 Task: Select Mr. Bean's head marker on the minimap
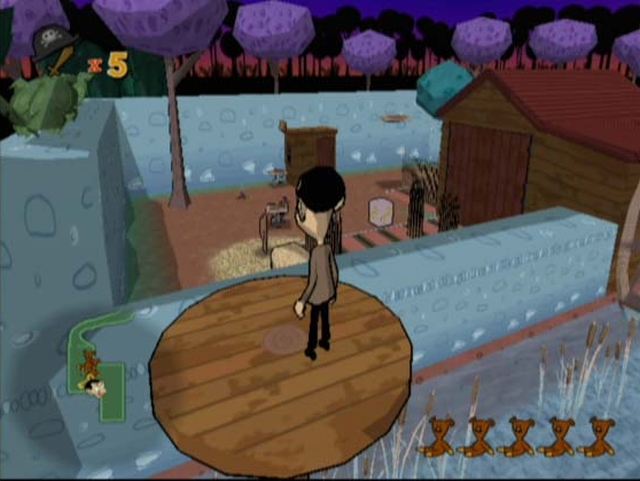tap(96, 389)
